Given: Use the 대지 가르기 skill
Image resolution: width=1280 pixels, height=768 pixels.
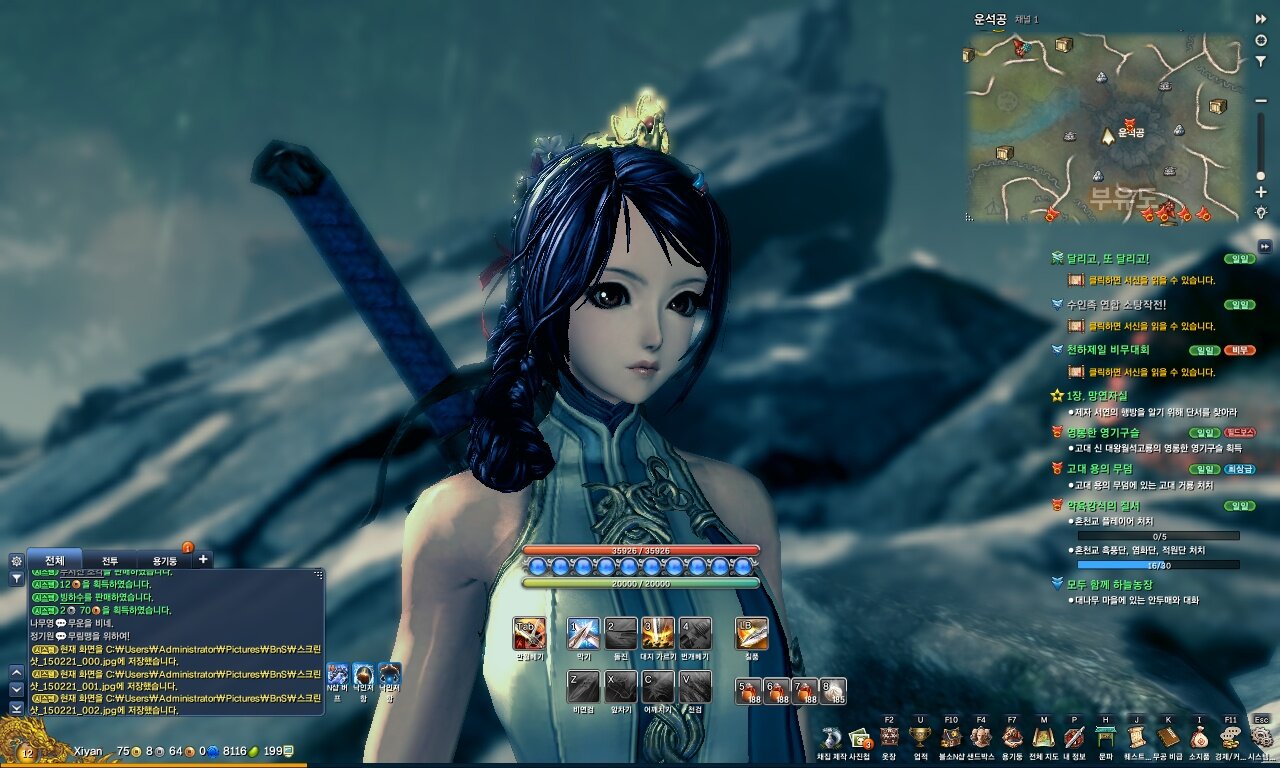Looking at the screenshot, I should click(x=657, y=634).
